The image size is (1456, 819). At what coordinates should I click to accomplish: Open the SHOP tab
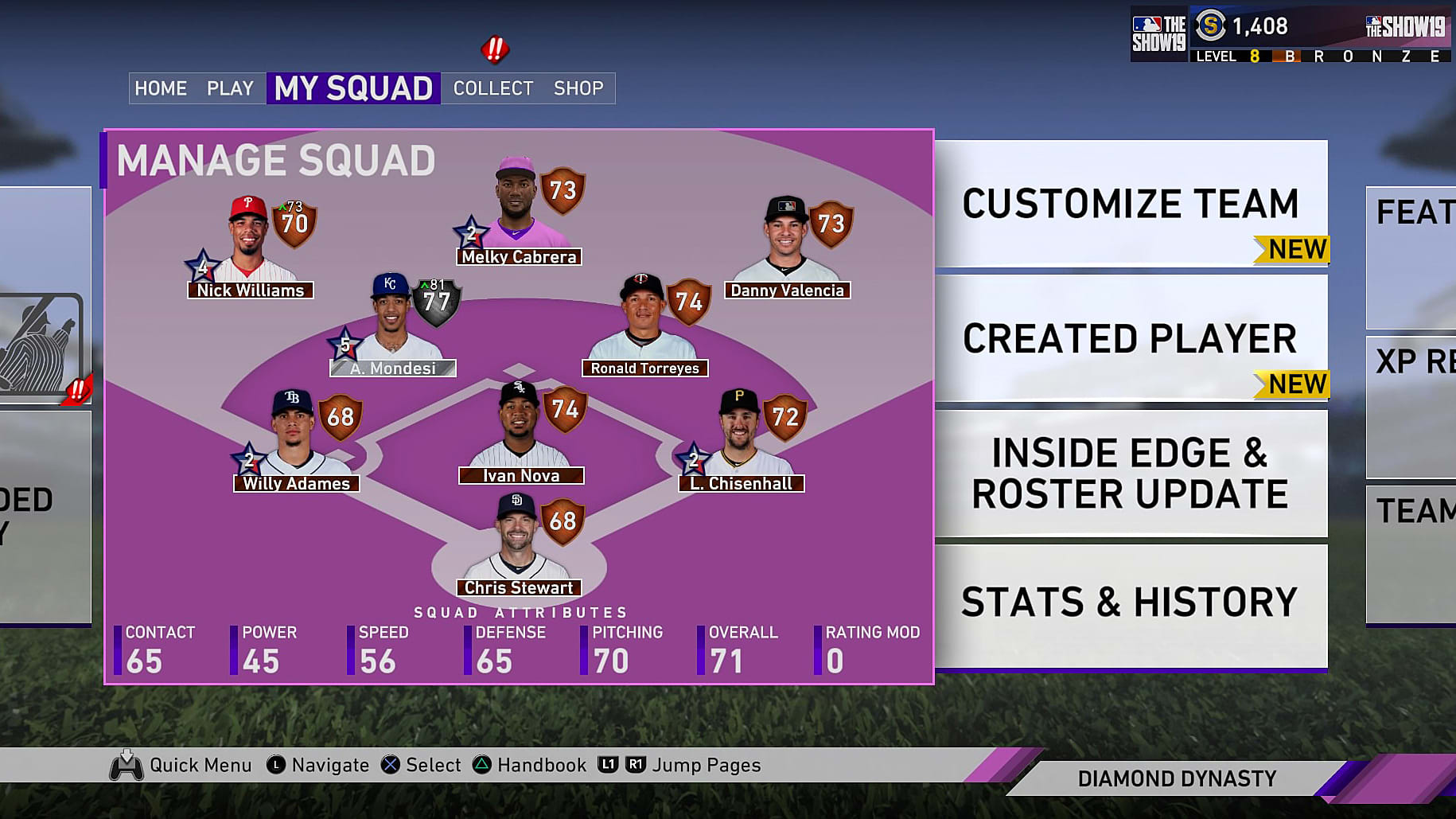578,88
